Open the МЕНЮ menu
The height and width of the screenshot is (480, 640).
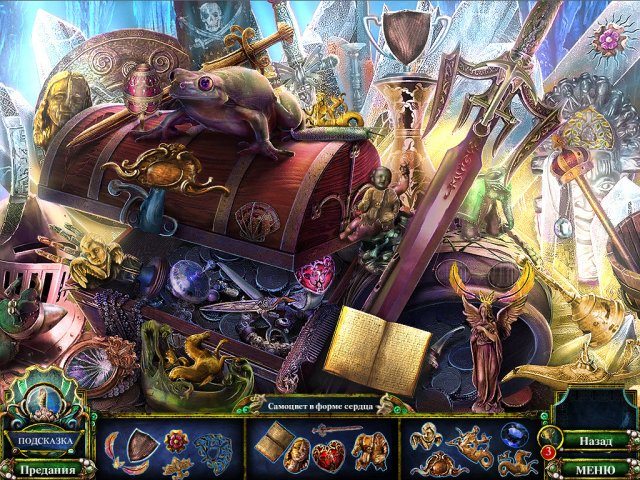click(x=595, y=467)
